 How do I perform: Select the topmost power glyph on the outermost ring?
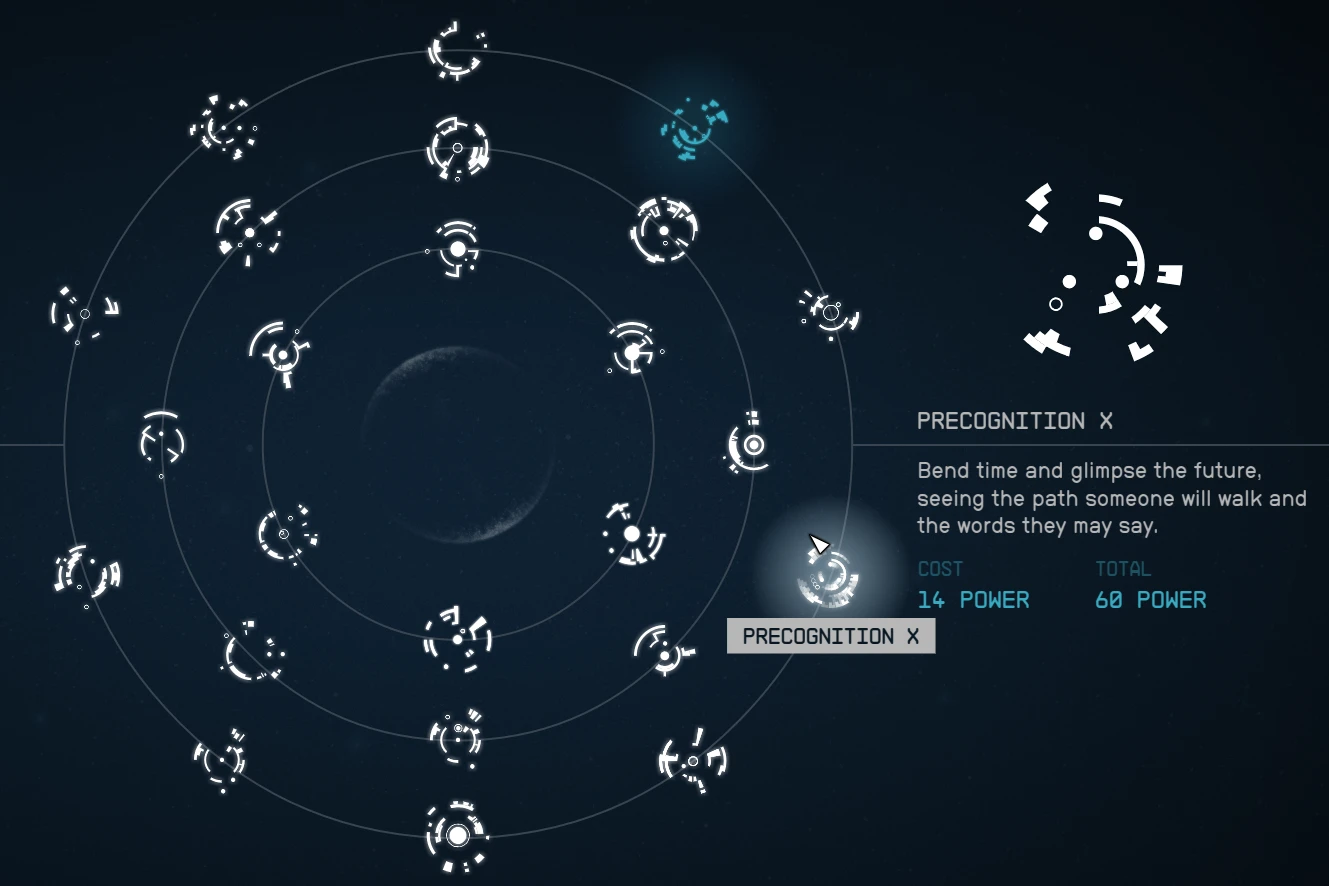pos(455,52)
